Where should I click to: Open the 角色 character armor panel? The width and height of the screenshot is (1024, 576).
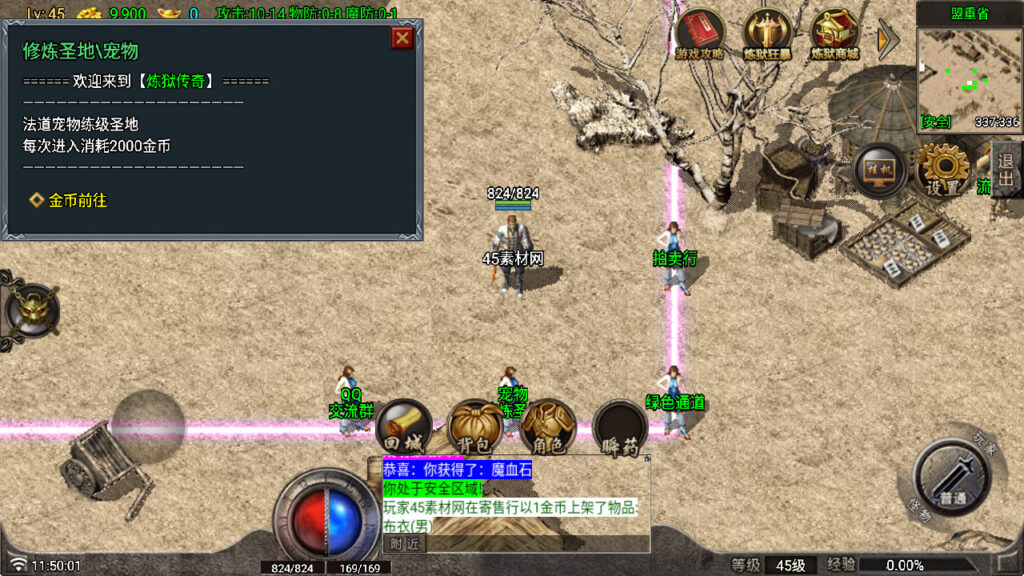click(x=548, y=428)
